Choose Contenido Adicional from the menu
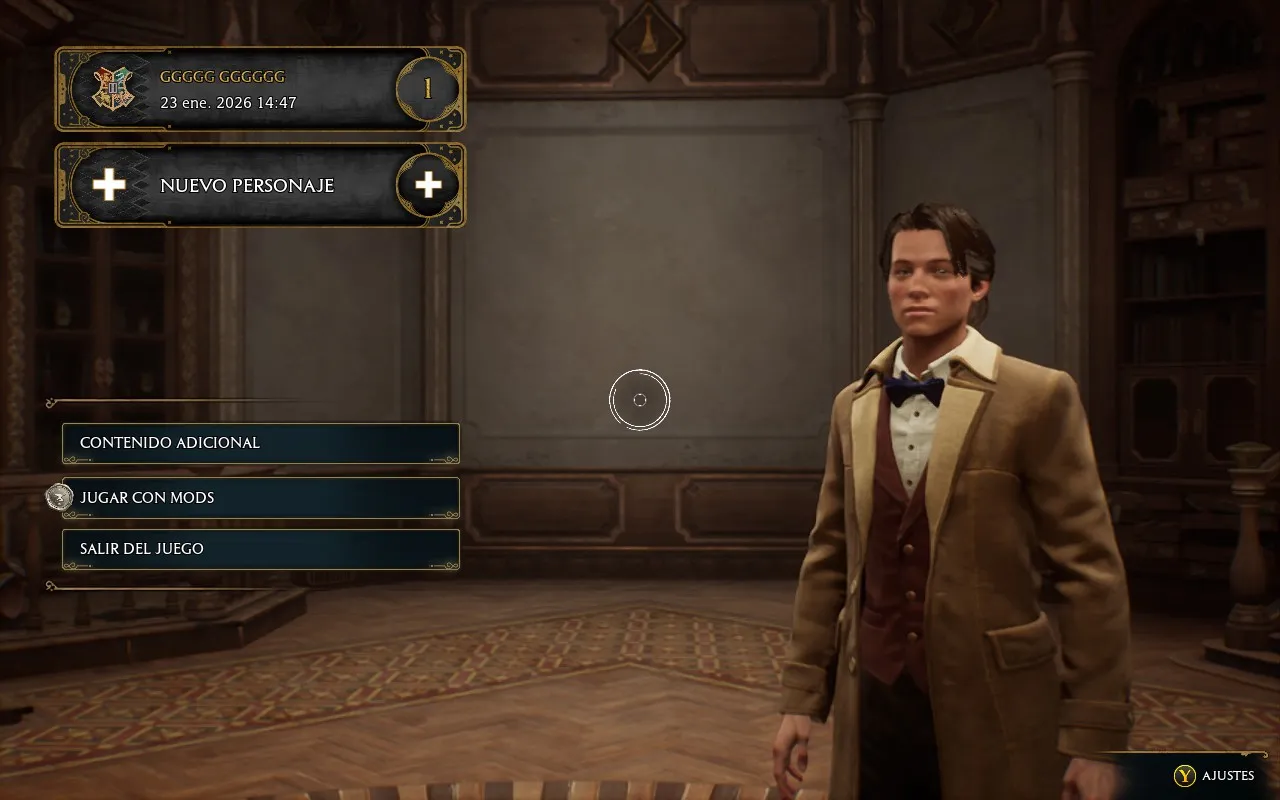 pos(260,442)
